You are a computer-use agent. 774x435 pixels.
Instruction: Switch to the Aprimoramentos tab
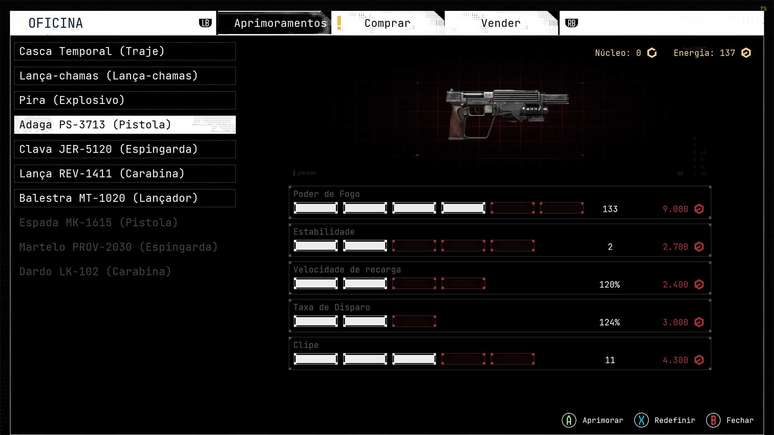click(x=279, y=23)
